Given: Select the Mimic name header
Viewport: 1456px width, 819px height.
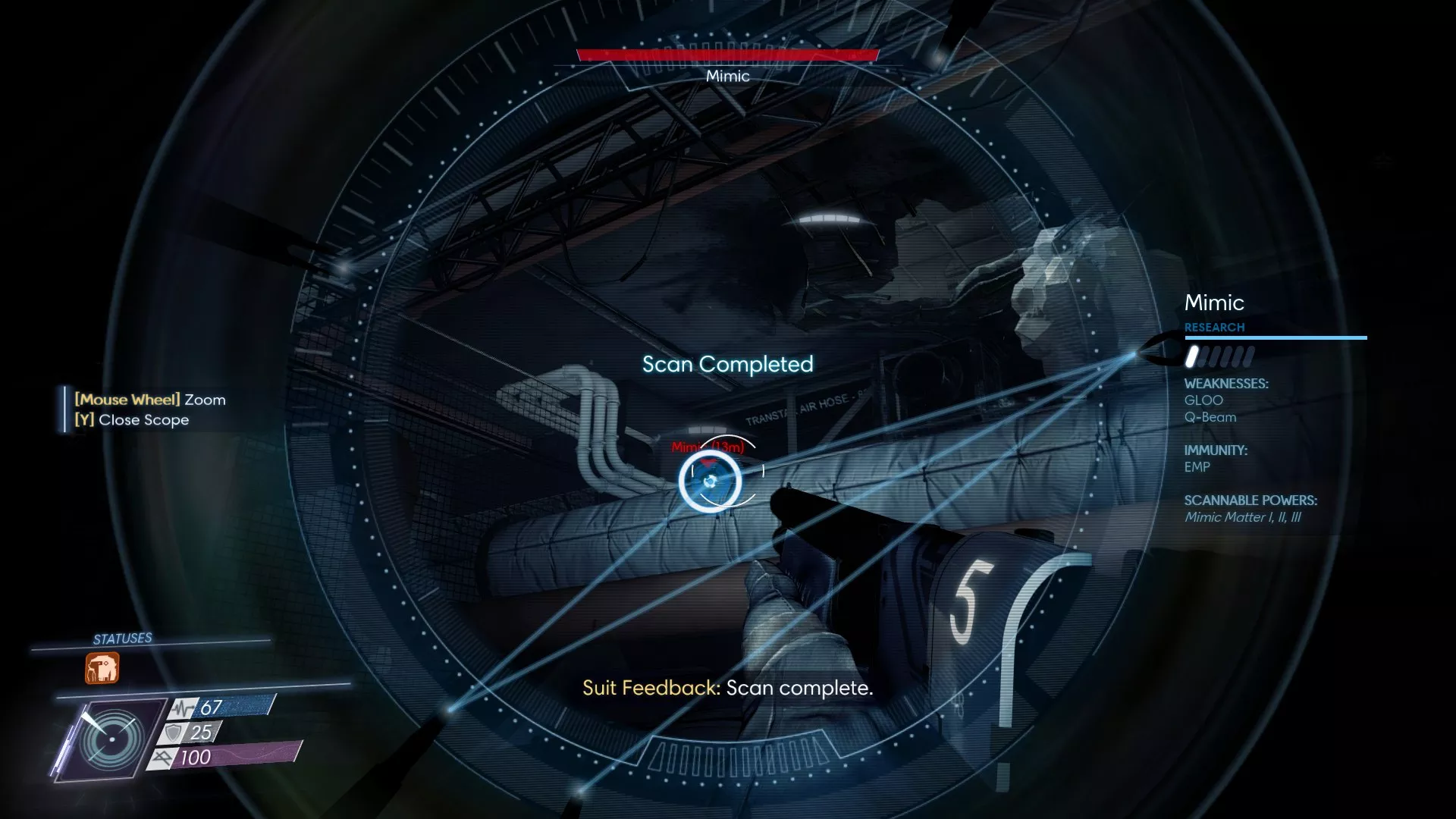Looking at the screenshot, I should tap(1214, 303).
